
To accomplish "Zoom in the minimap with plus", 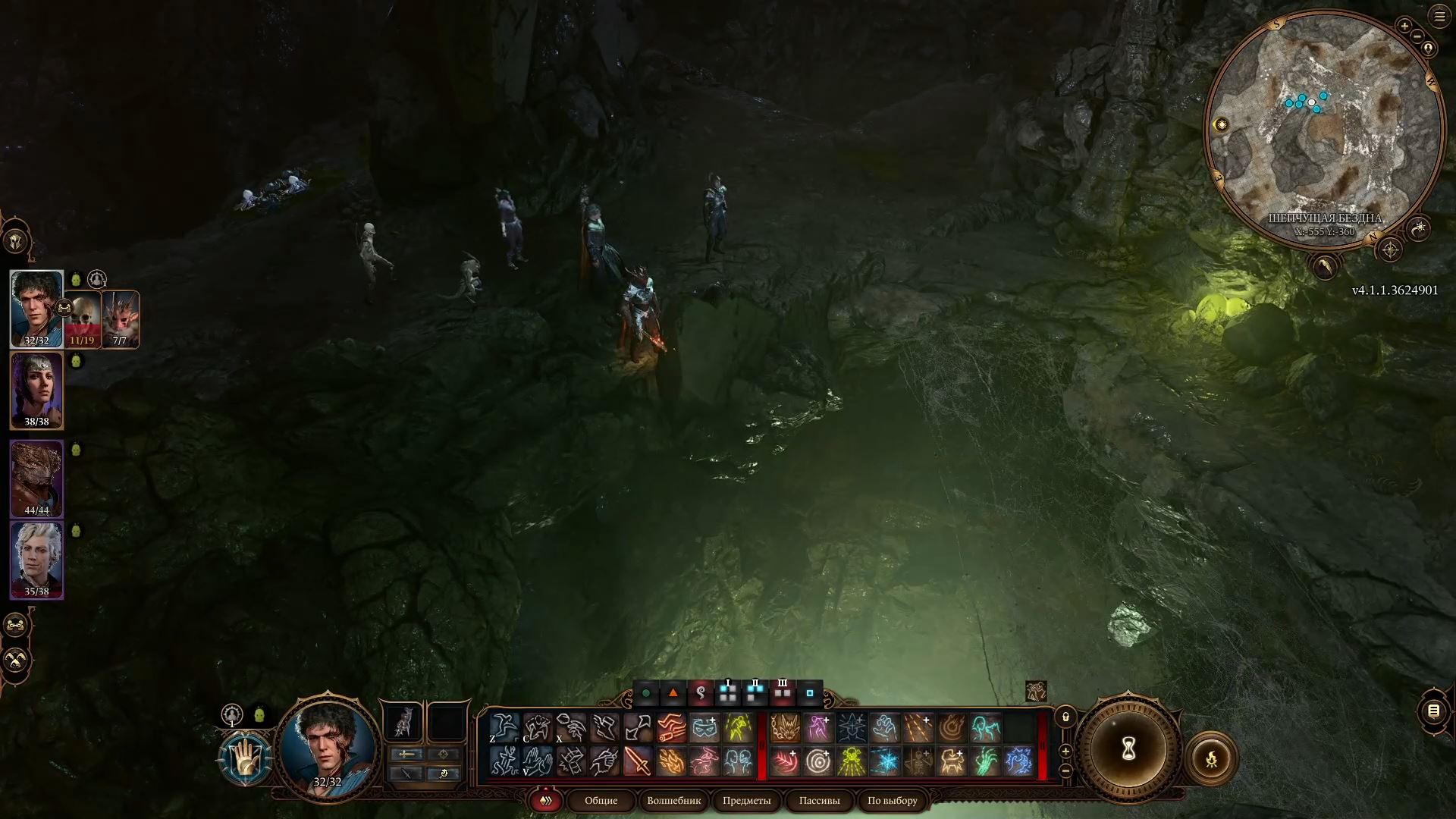I will coord(1404,26).
